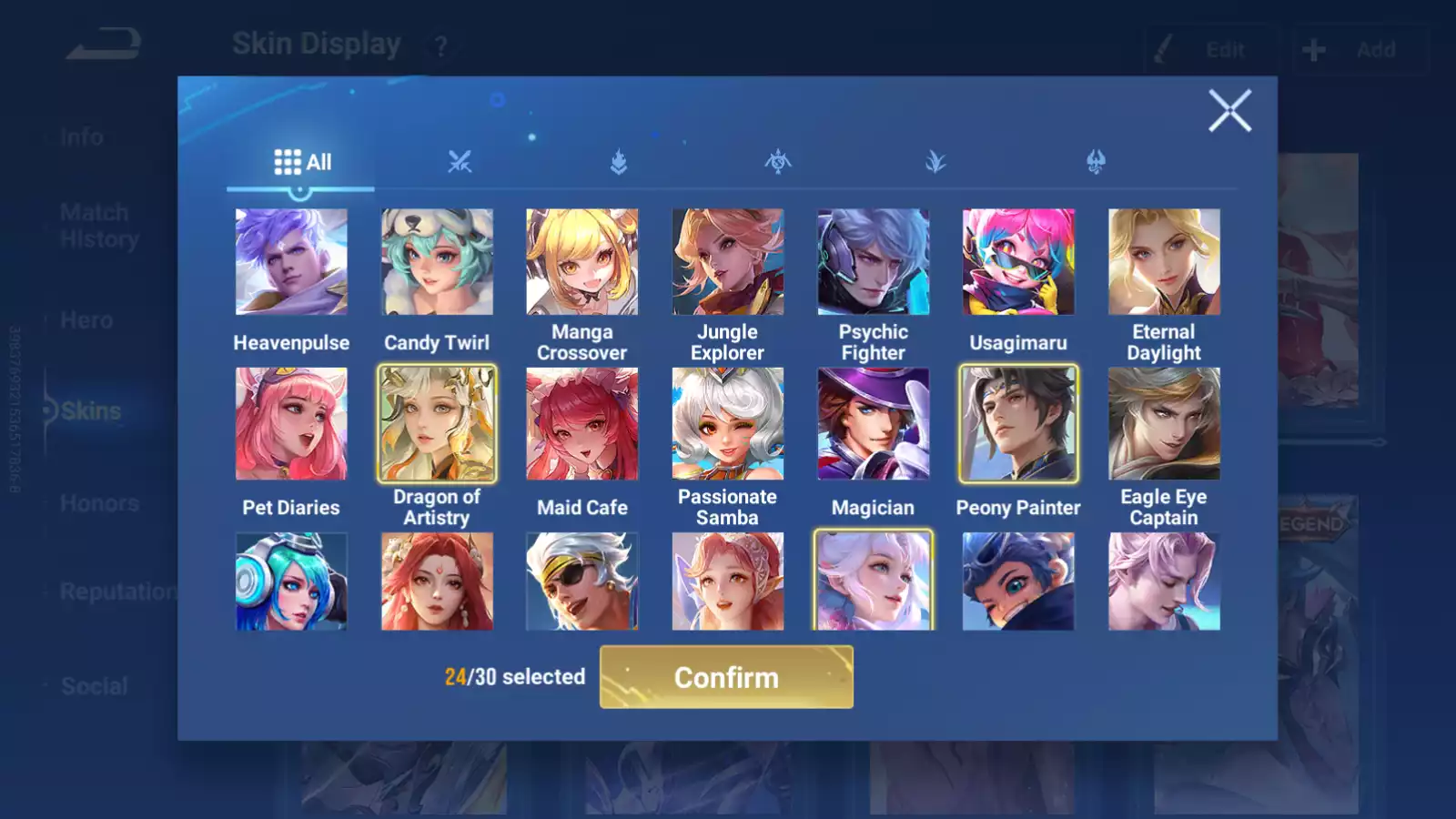The image size is (1456, 819).
Task: Select the Marksman role filter icon
Action: point(1092,164)
